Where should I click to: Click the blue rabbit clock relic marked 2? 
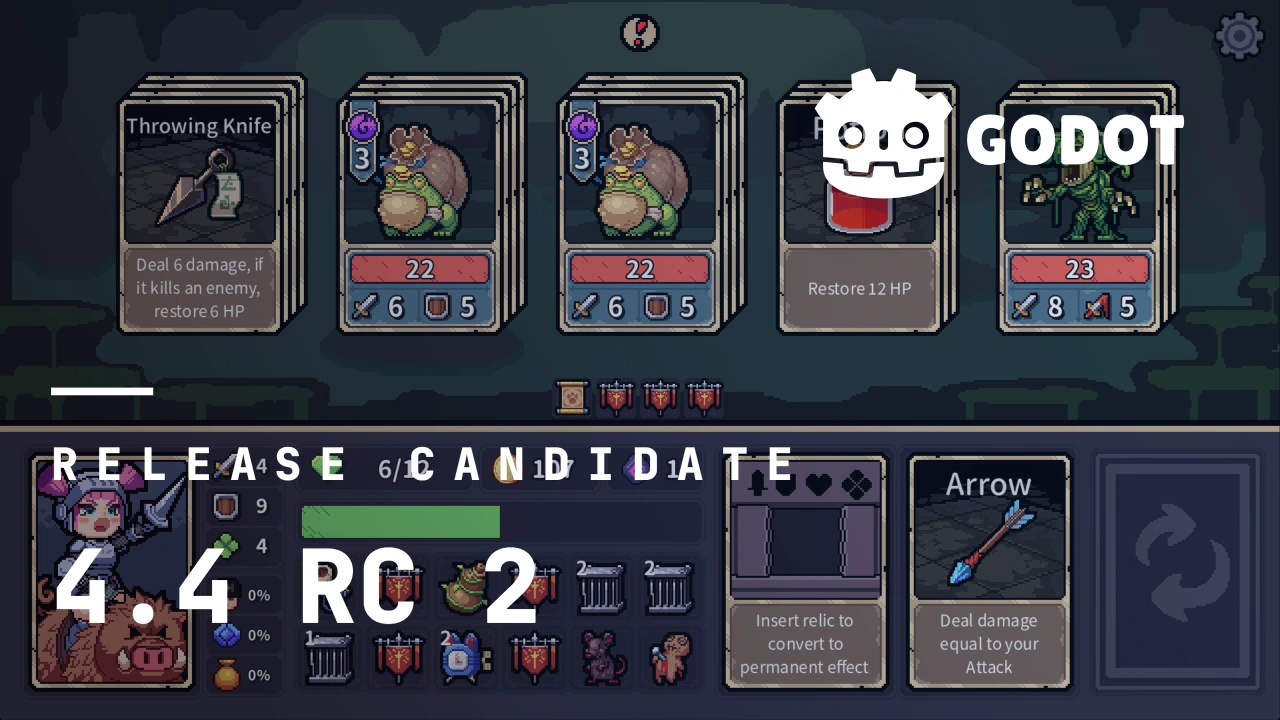coord(463,657)
